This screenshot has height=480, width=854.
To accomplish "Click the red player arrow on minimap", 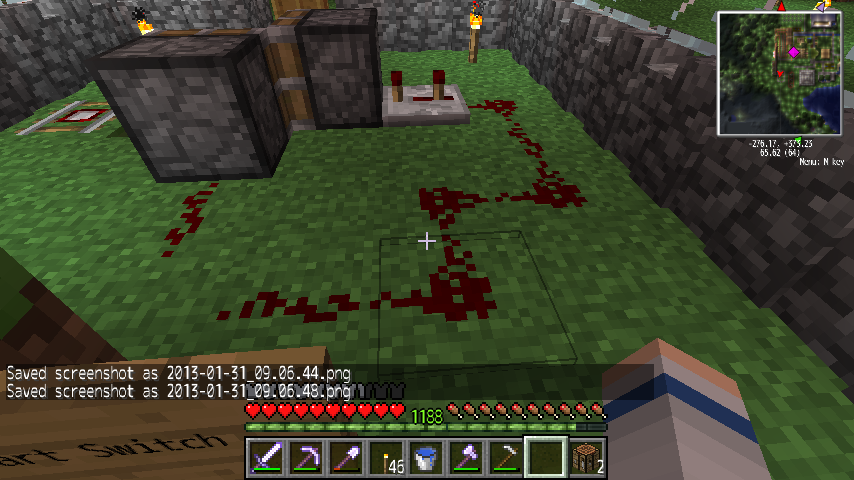I will (778, 73).
